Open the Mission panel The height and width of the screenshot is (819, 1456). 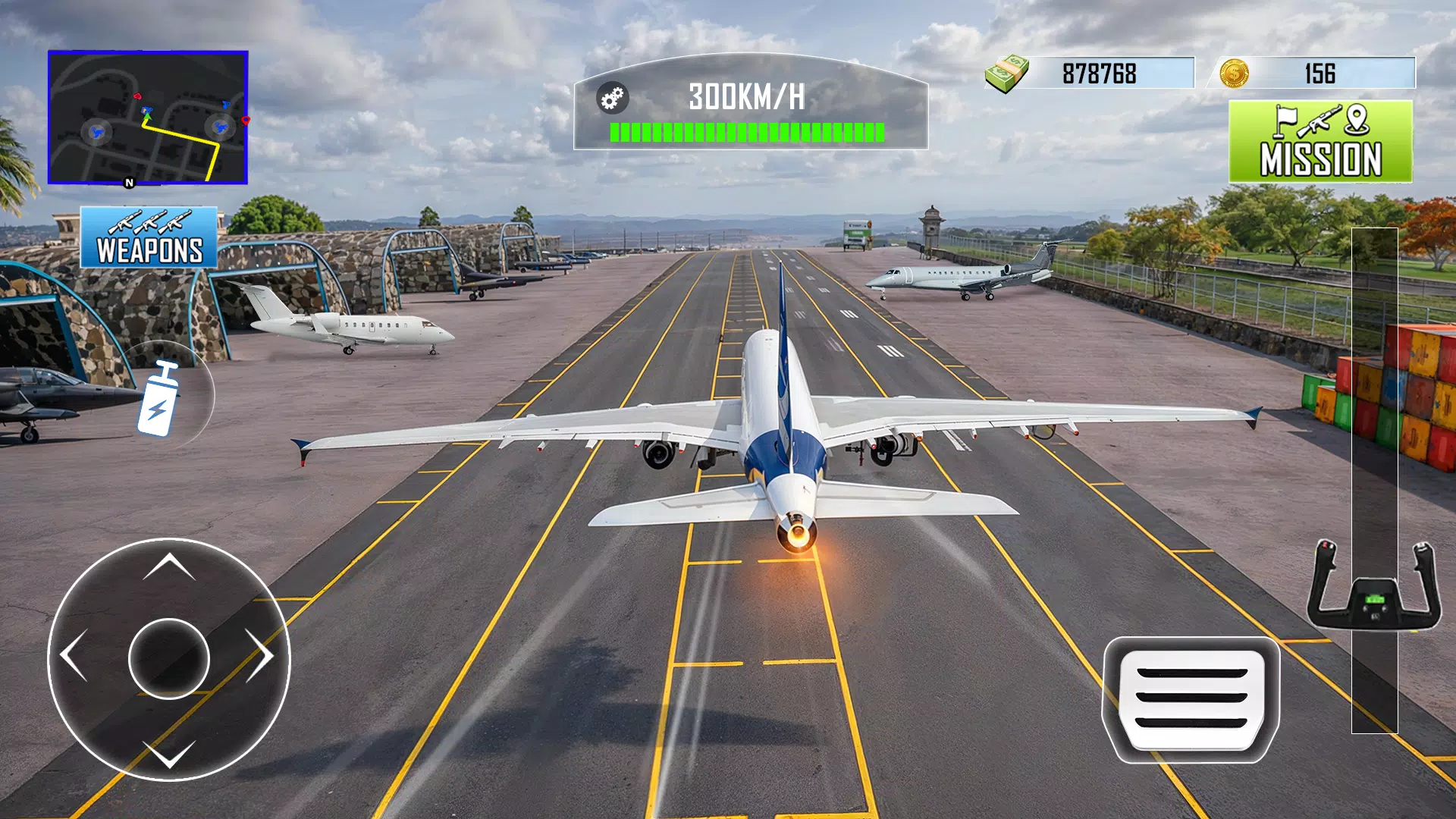tap(1320, 142)
